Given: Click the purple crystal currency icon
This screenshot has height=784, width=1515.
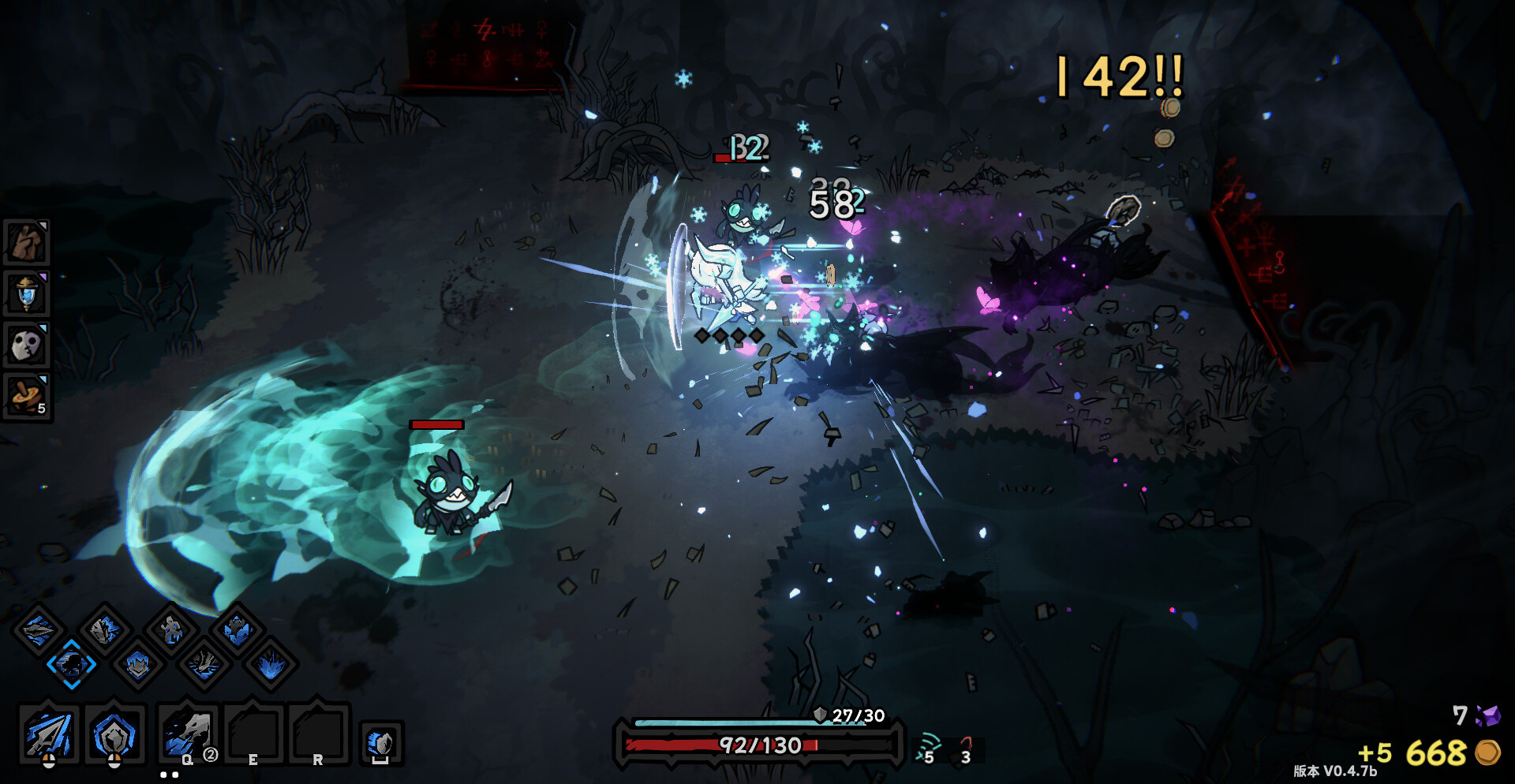Looking at the screenshot, I should pos(1488,715).
